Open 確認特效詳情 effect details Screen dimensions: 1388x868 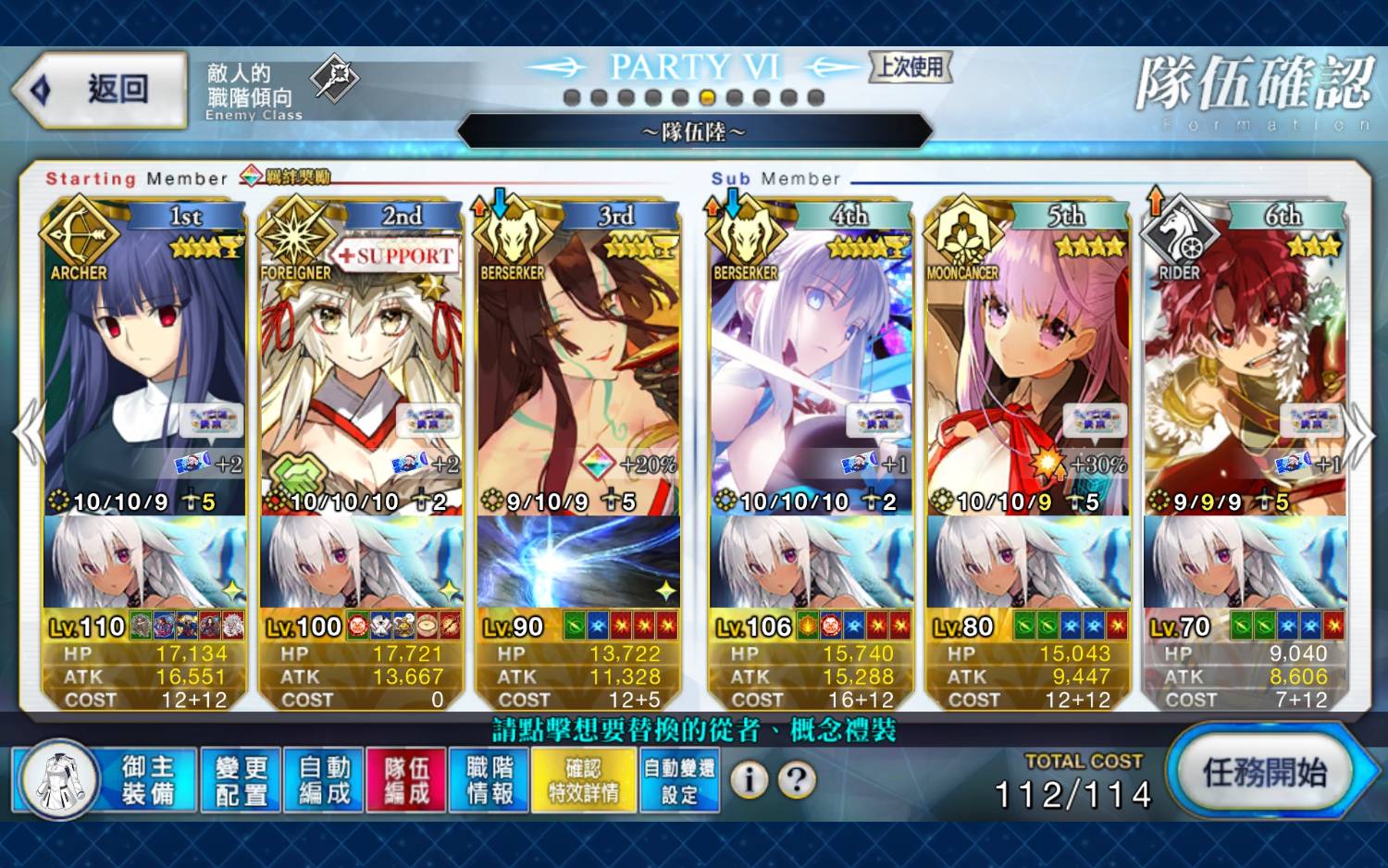tap(584, 780)
